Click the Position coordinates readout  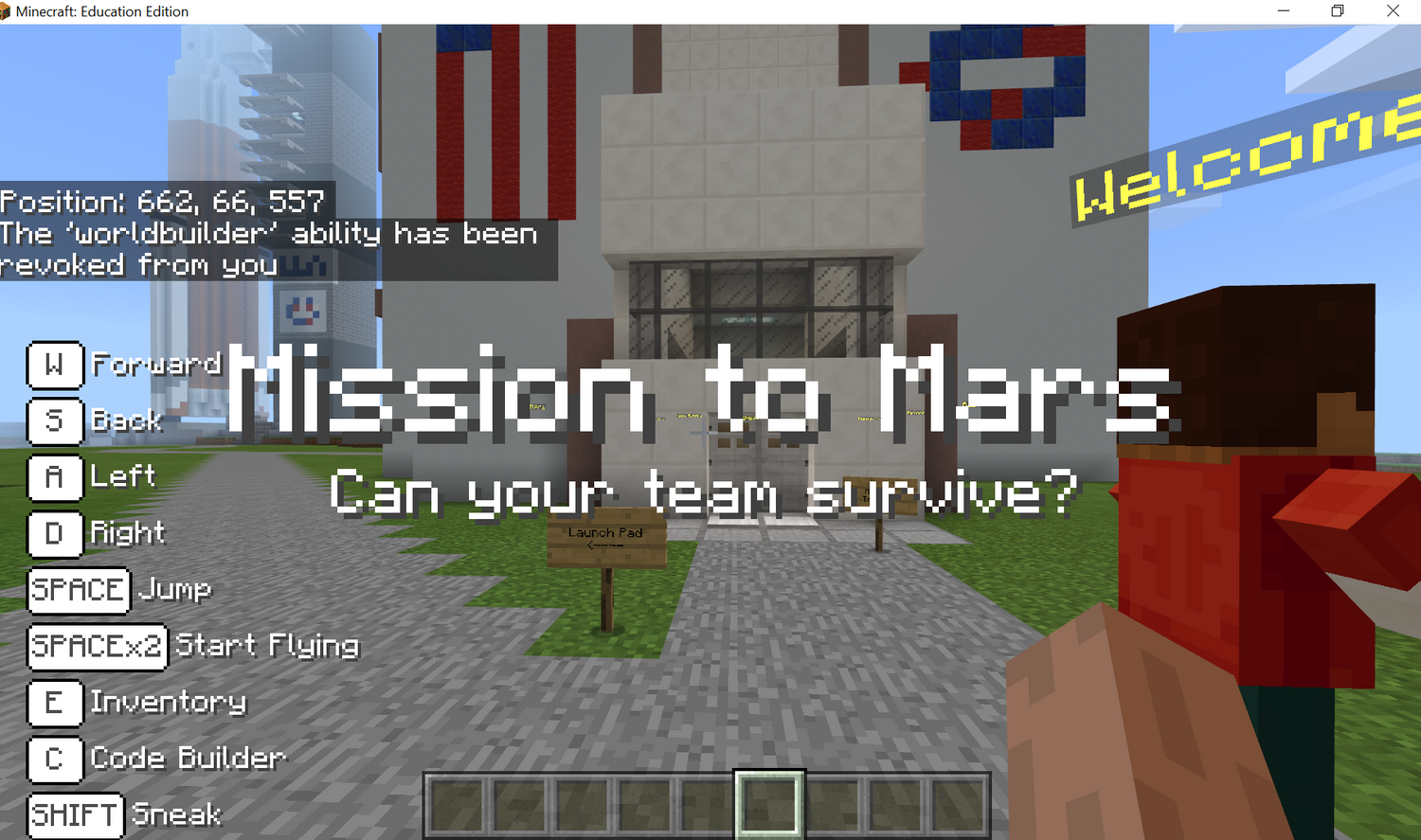(161, 201)
